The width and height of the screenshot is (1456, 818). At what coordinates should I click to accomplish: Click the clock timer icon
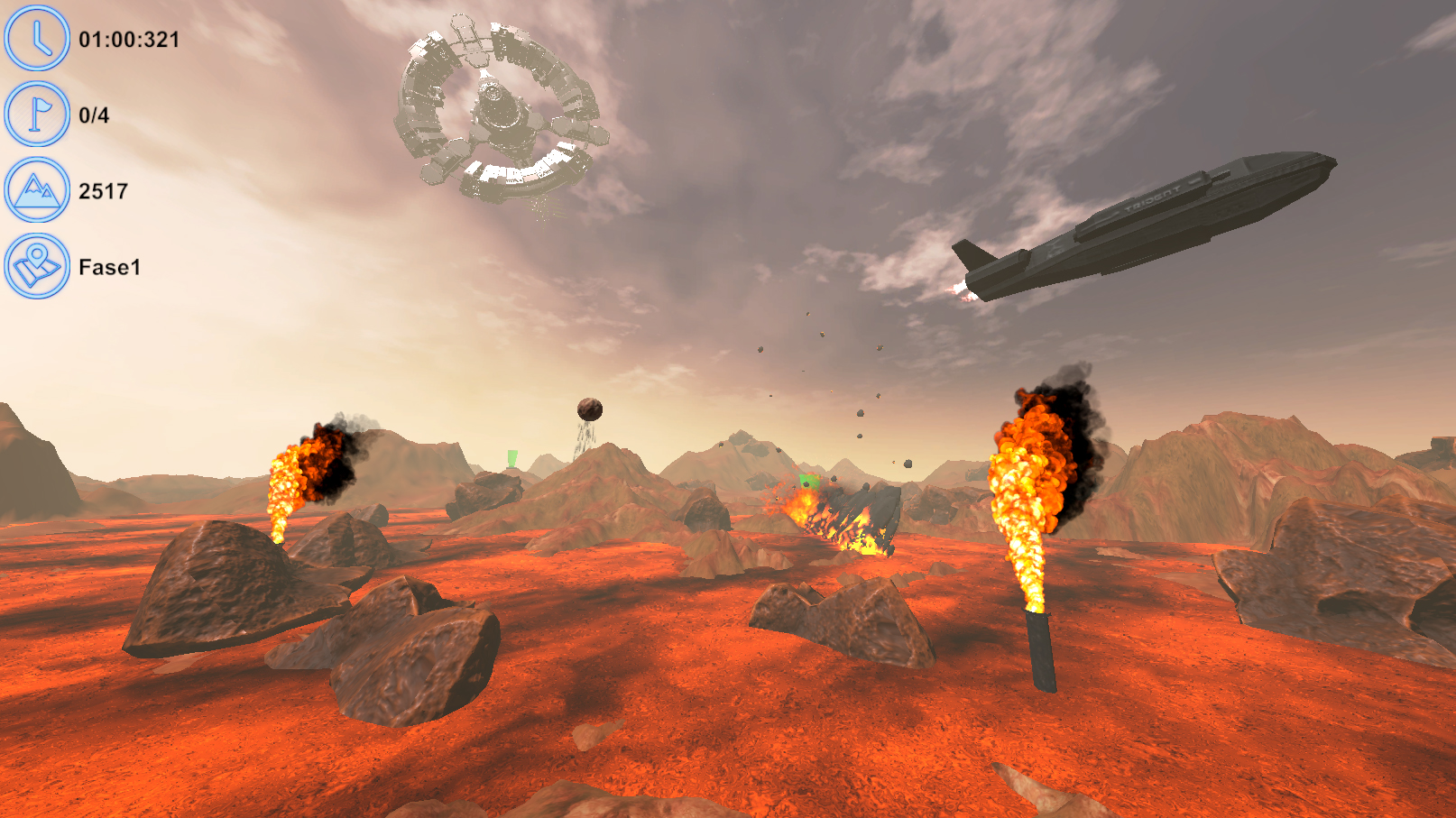pos(37,39)
